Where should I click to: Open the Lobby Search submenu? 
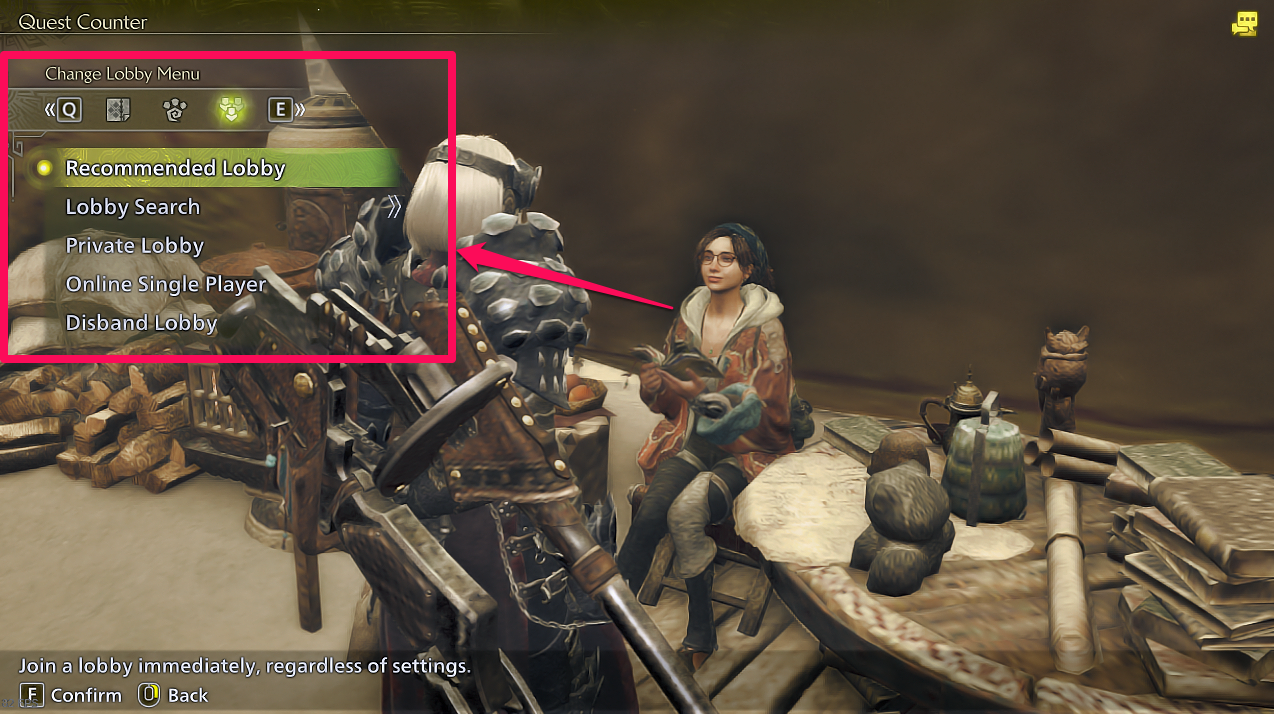pos(133,207)
